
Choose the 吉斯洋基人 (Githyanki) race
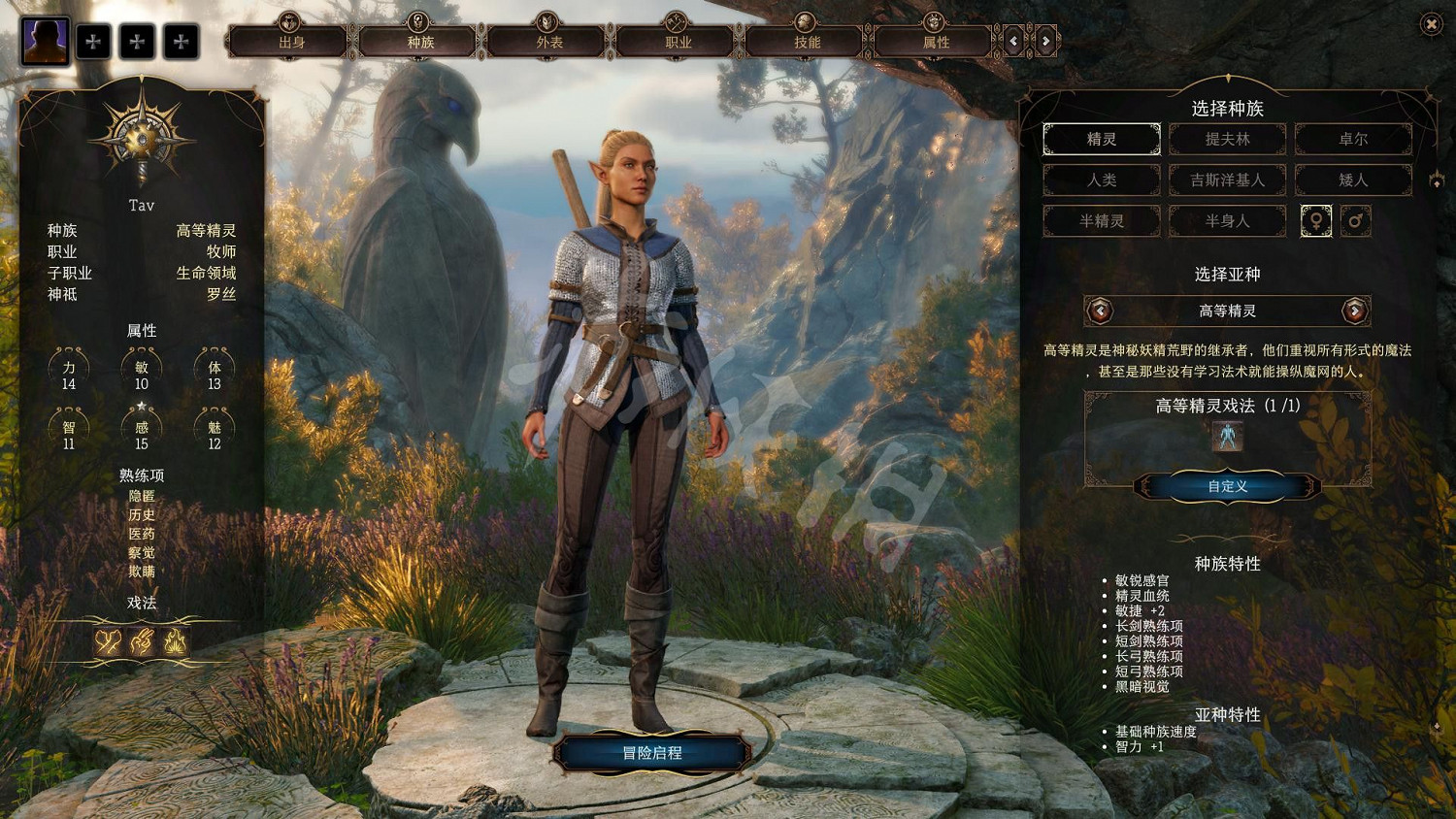(1227, 180)
